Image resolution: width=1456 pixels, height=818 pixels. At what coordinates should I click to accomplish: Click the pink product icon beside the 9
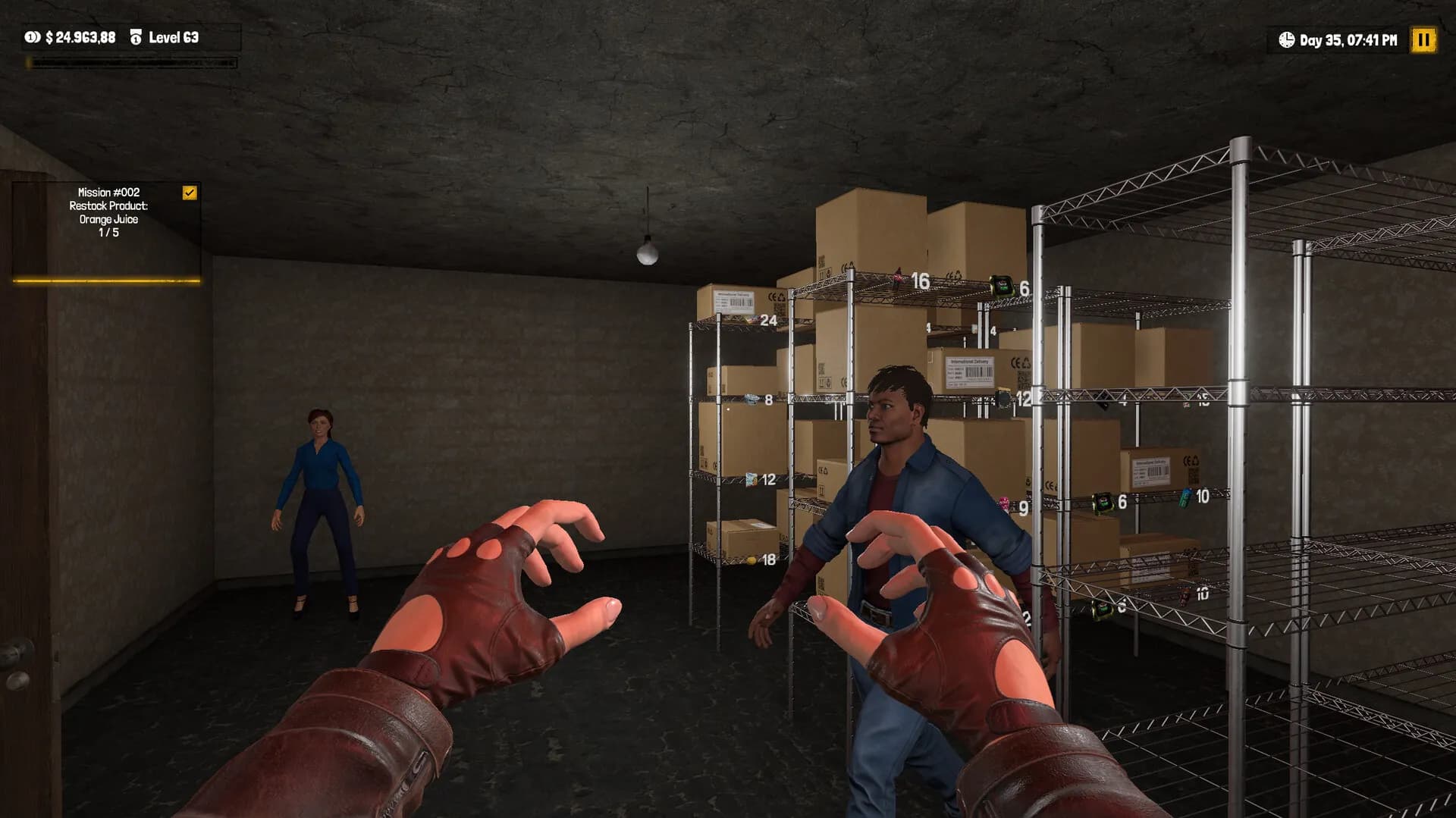pos(1003,501)
